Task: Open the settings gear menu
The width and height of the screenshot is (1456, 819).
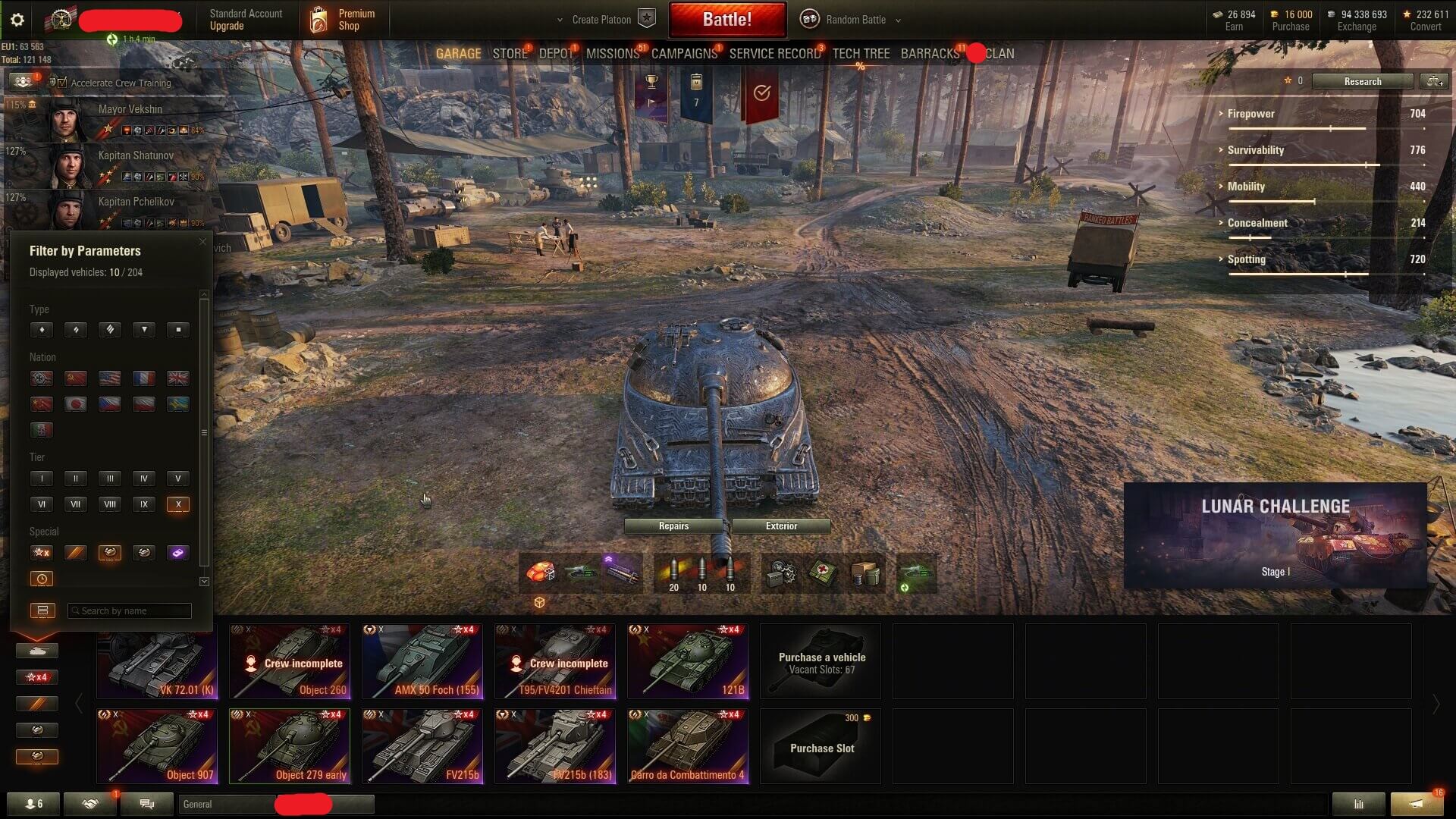Action: pos(17,20)
